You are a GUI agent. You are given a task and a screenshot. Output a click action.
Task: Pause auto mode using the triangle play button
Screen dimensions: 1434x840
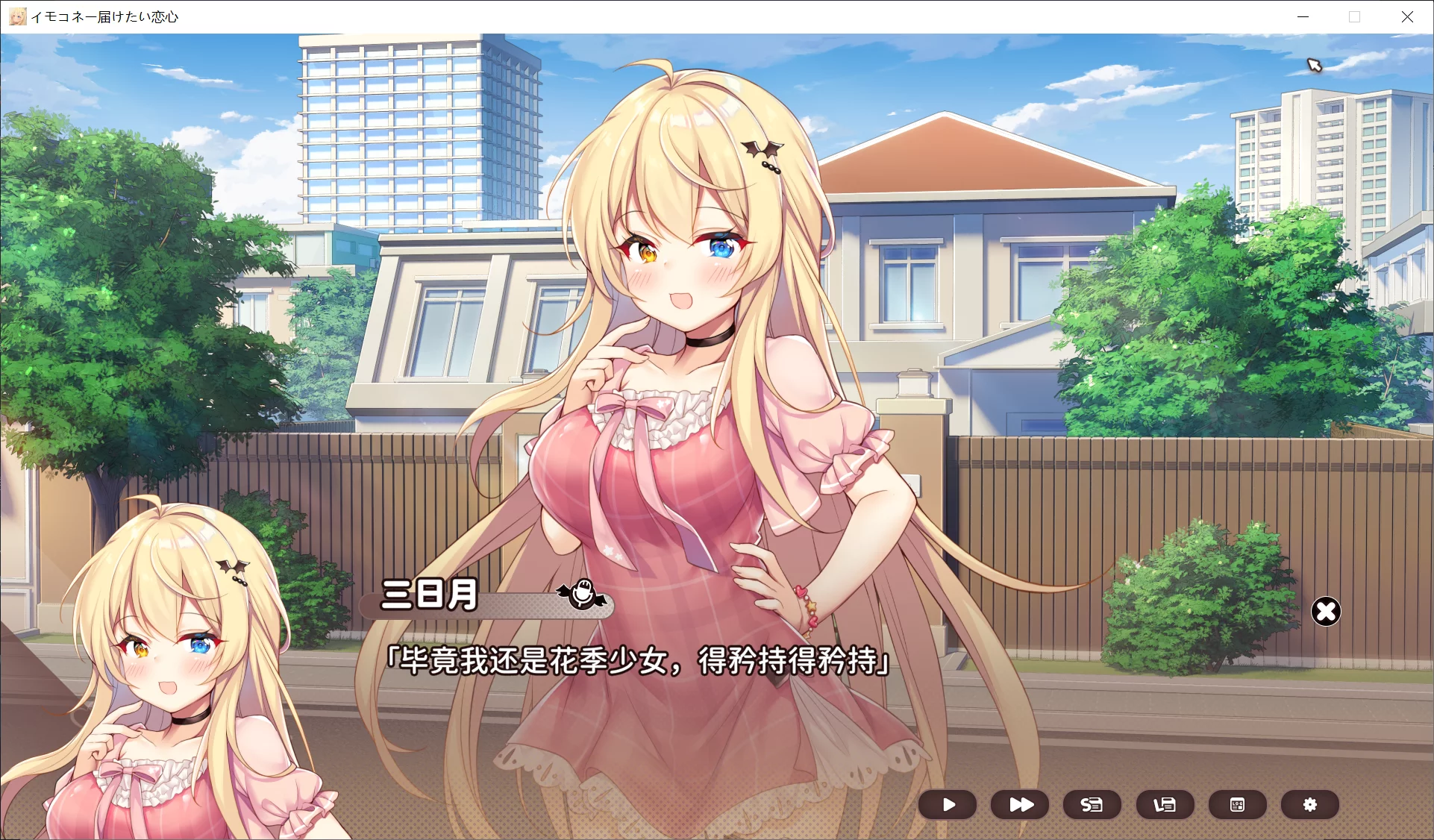948,805
